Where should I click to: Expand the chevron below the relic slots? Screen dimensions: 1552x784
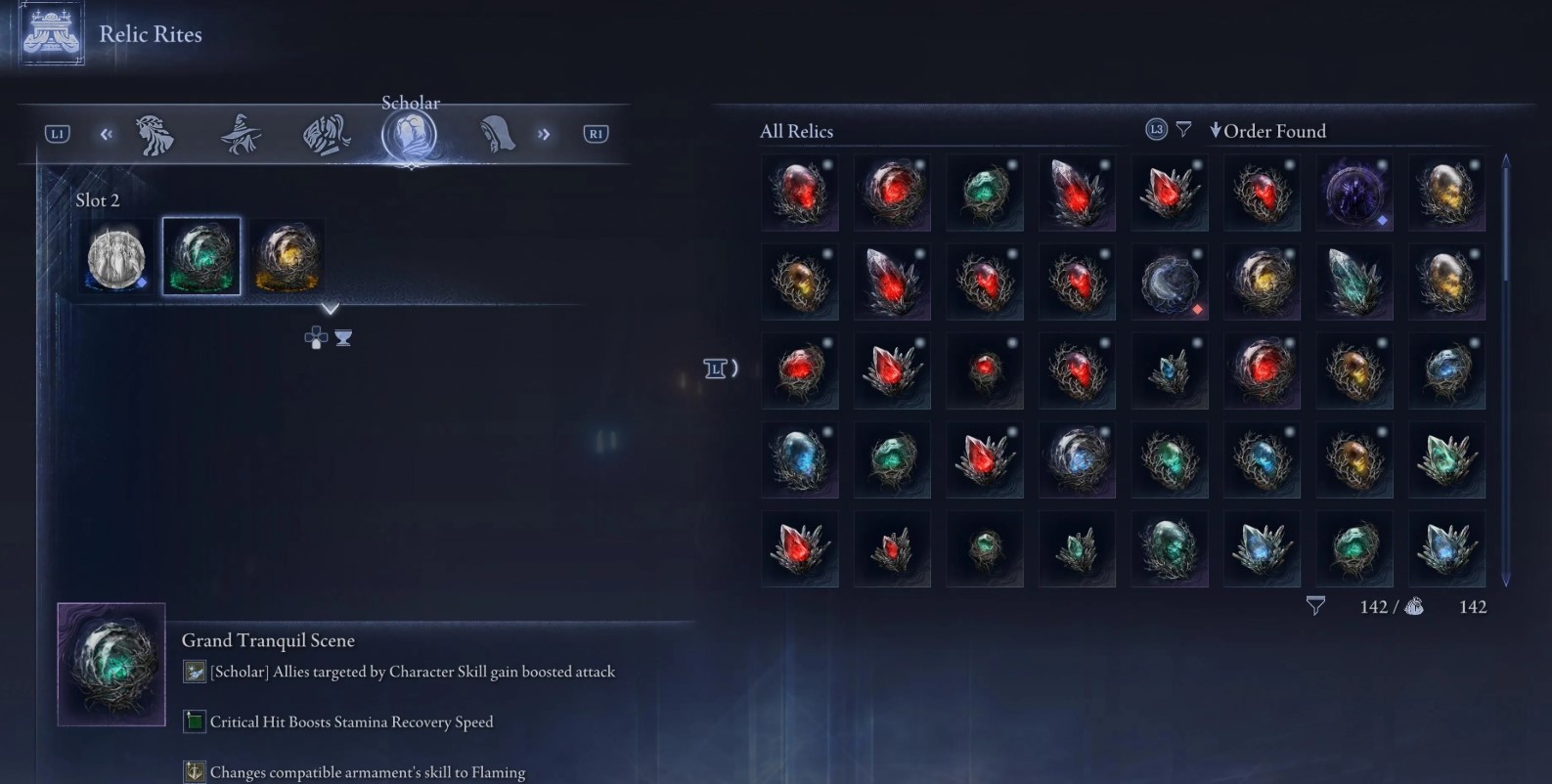pos(331,309)
